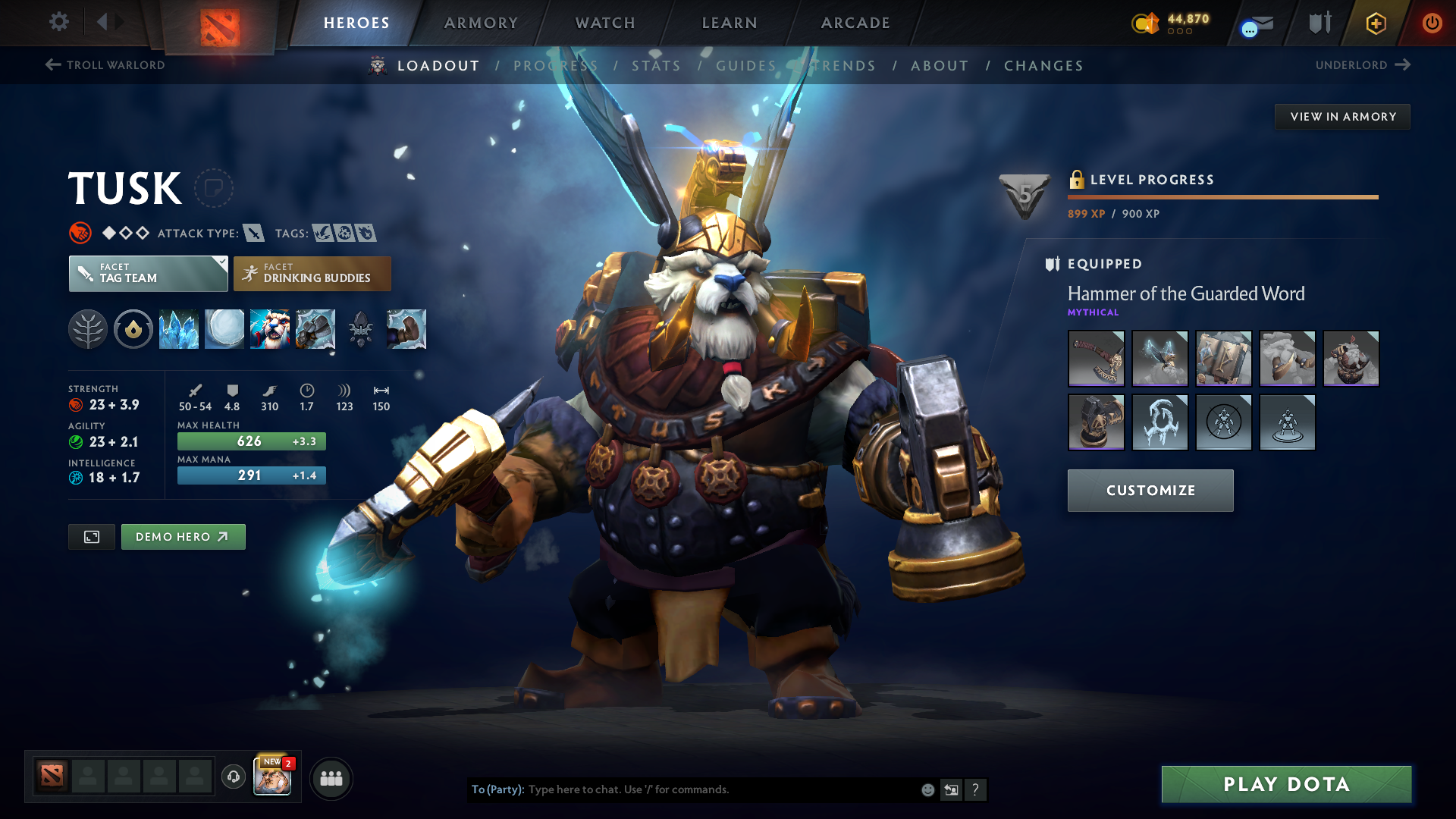Image resolution: width=1456 pixels, height=819 pixels.
Task: Click the party voice chat toggle near party slots
Action: pos(233,777)
